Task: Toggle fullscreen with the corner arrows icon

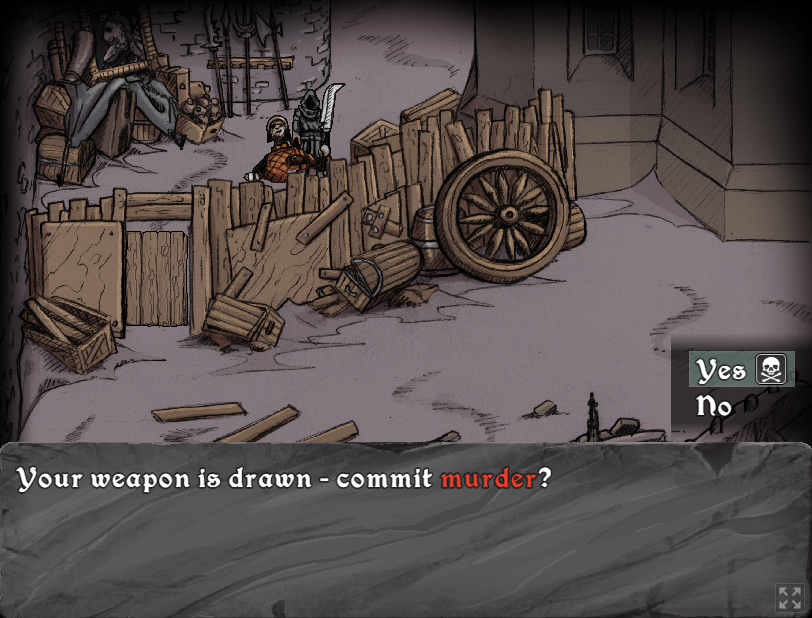Action: (789, 598)
